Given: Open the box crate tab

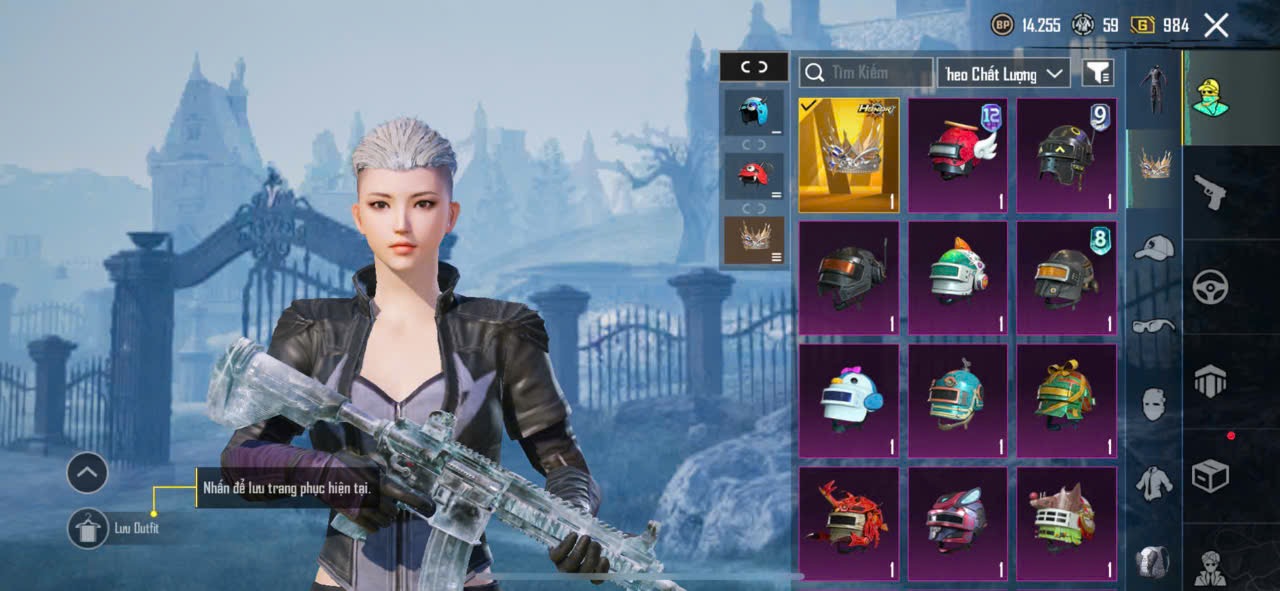Looking at the screenshot, I should (1210, 476).
